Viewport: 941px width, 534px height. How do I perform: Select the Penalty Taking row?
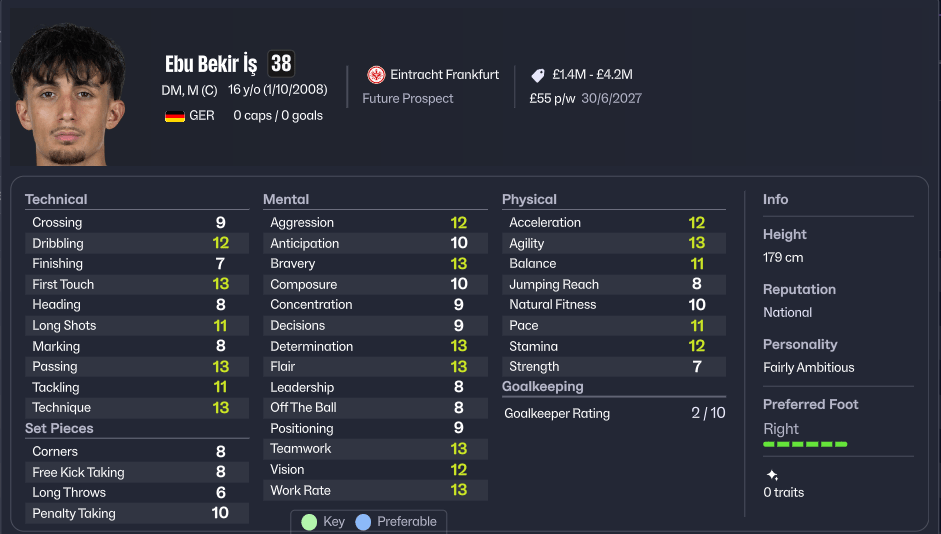point(136,513)
